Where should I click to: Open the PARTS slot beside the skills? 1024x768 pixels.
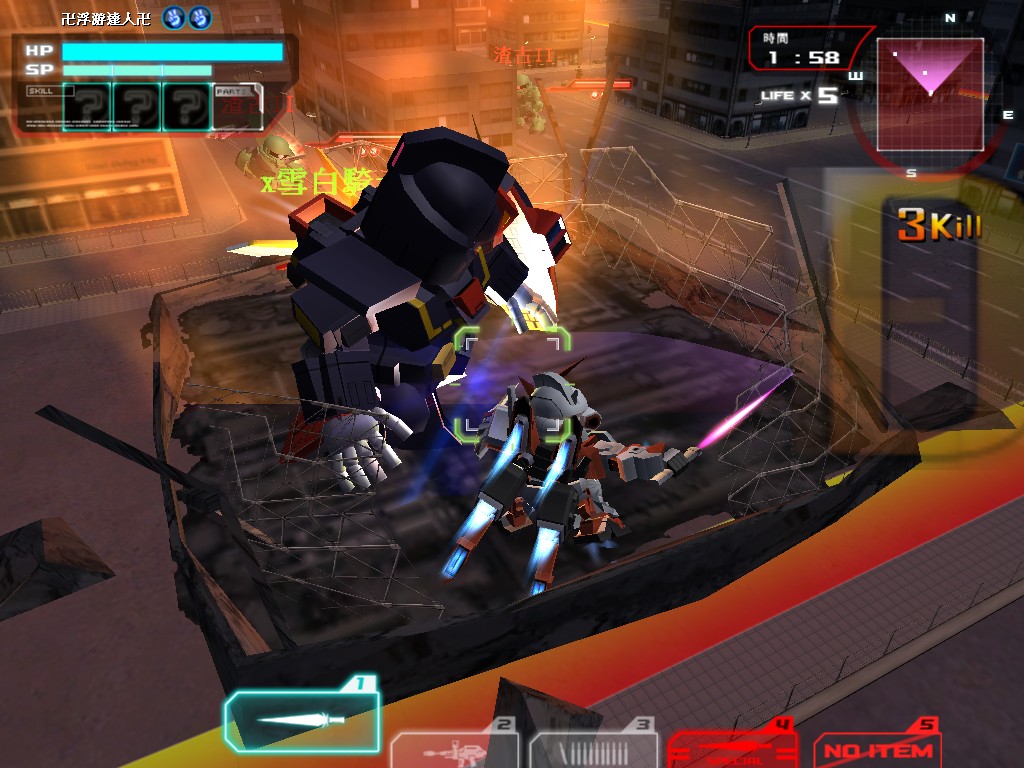pos(237,107)
